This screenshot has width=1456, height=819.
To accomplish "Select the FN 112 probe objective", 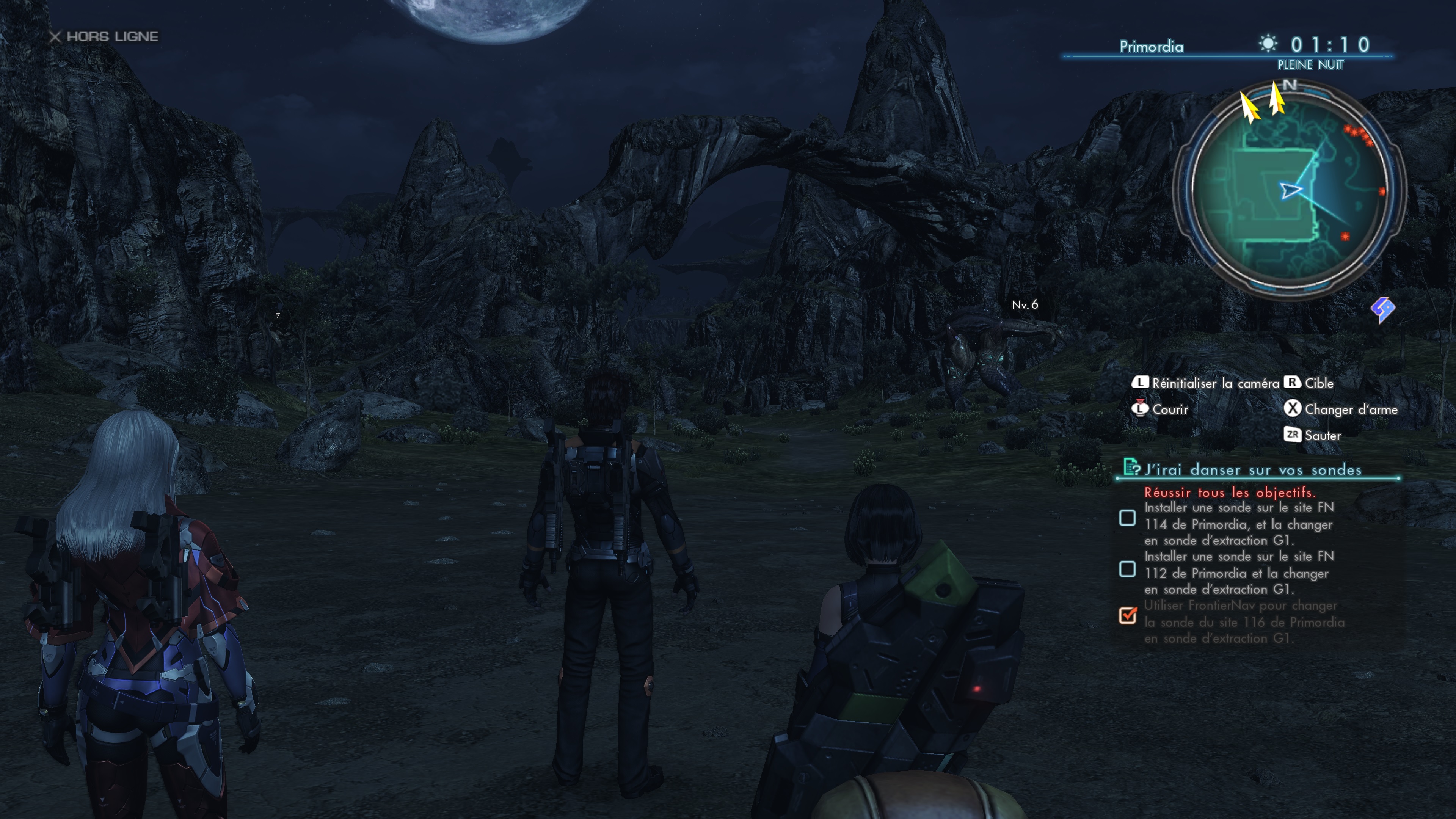I will [1238, 573].
